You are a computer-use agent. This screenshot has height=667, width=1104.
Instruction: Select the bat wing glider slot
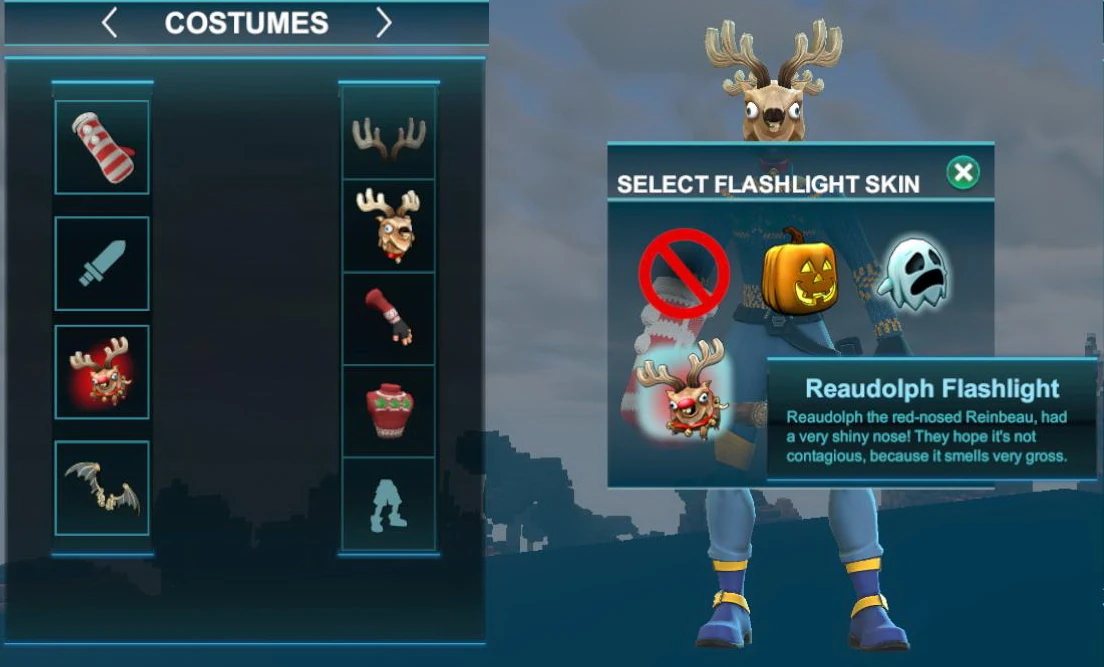click(x=102, y=487)
